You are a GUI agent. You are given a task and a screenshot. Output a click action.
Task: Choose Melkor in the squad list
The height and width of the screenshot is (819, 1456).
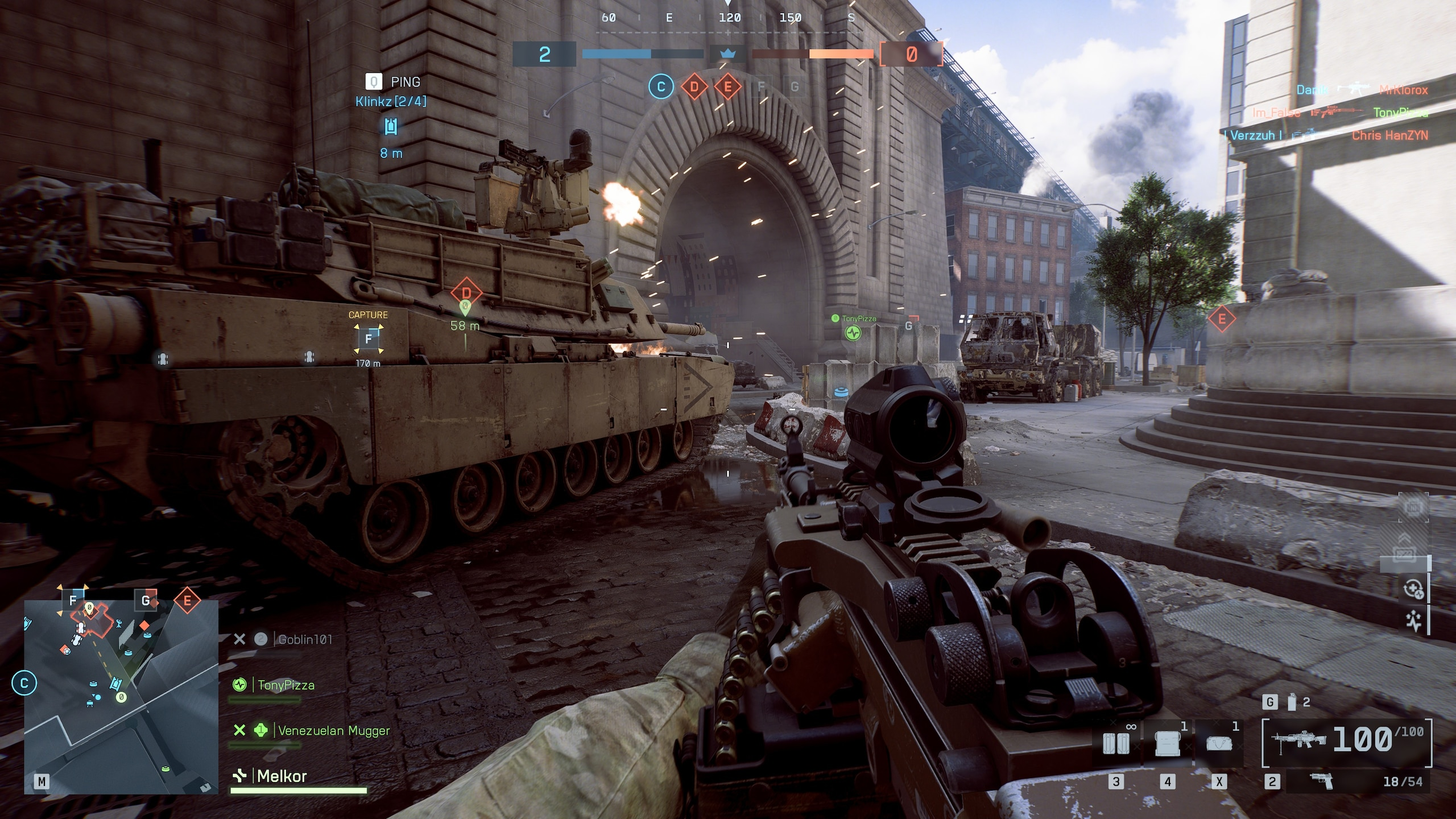tap(282, 776)
